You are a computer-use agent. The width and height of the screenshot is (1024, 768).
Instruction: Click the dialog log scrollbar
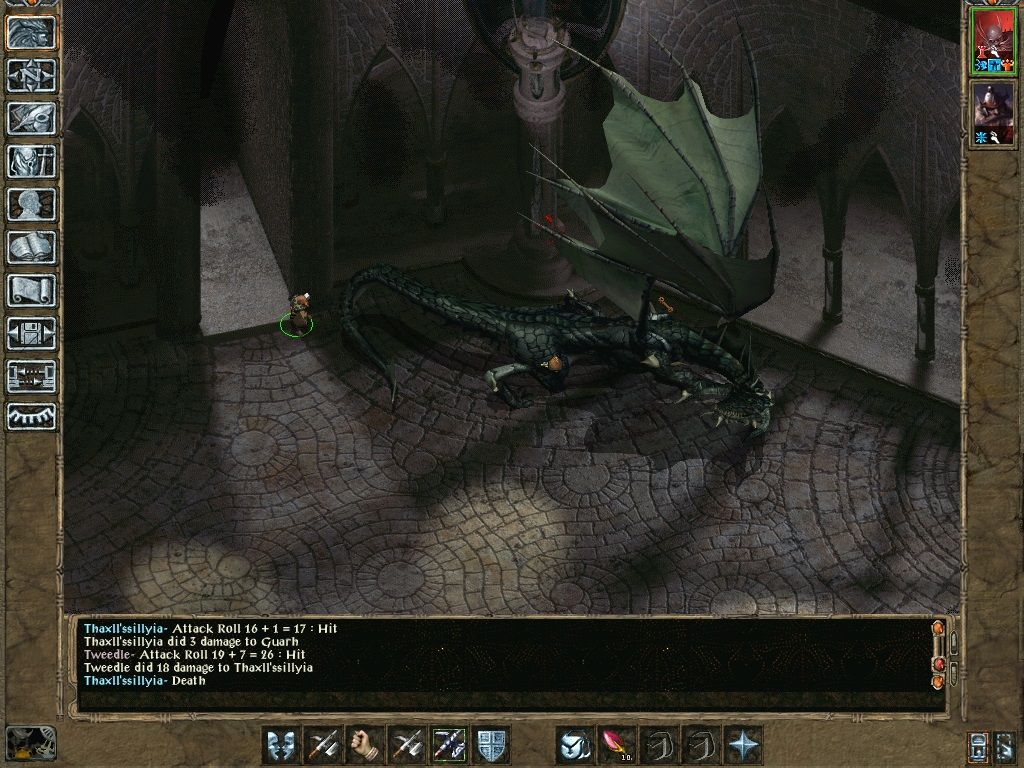938,655
